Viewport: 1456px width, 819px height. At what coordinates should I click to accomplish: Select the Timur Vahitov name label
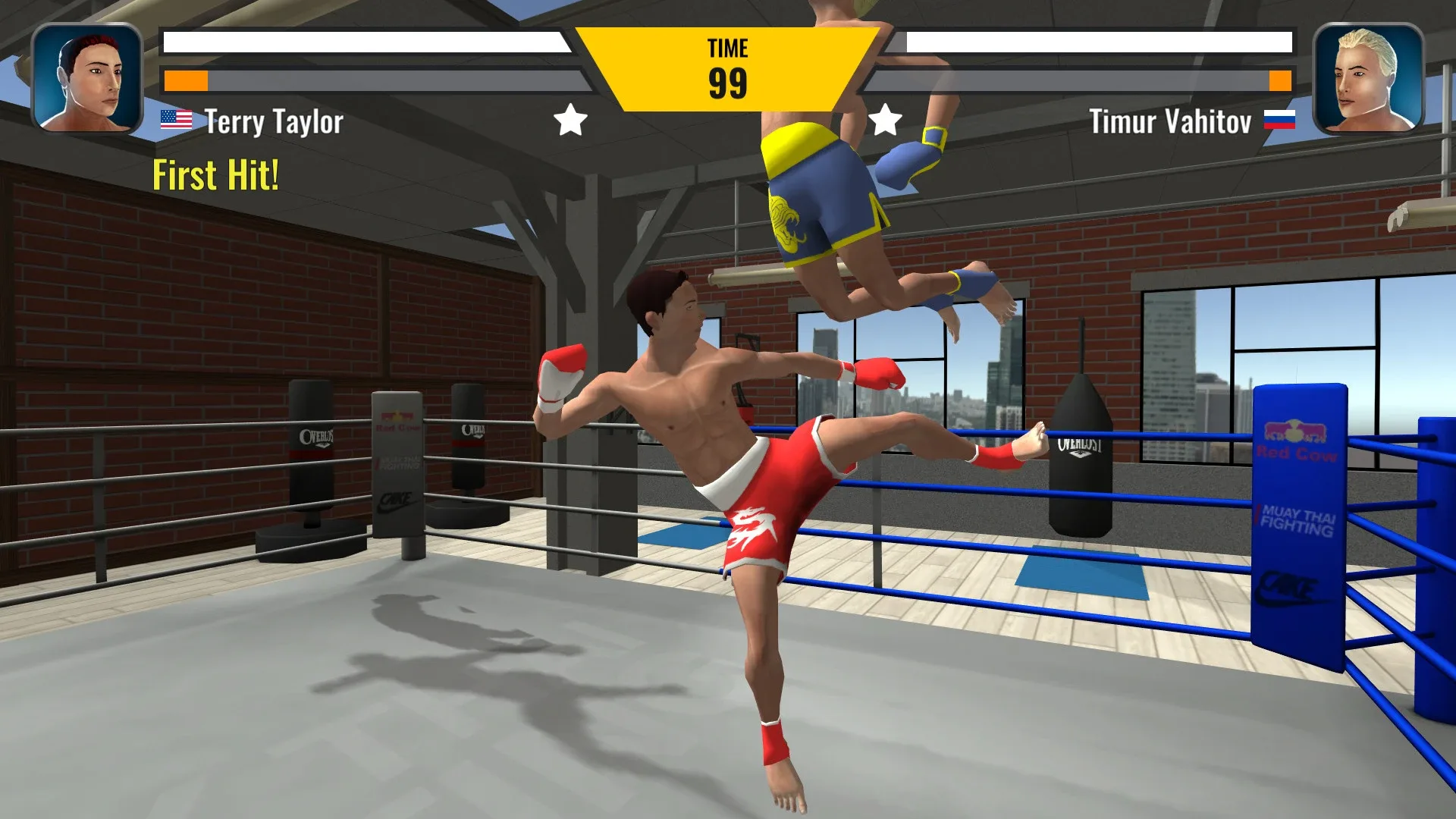(1172, 120)
